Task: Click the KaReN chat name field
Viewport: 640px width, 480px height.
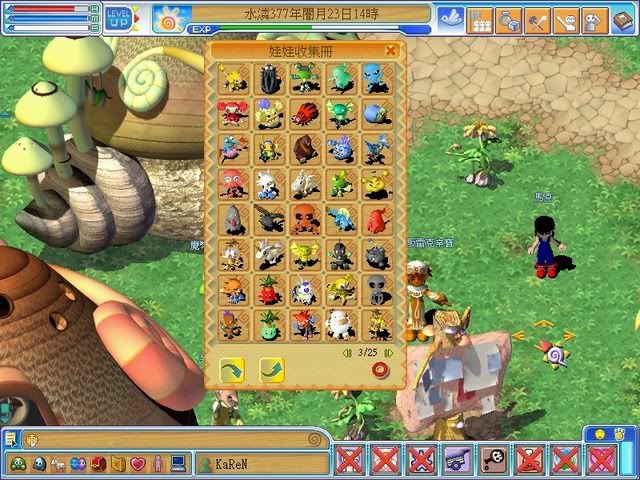Action: 262,464
